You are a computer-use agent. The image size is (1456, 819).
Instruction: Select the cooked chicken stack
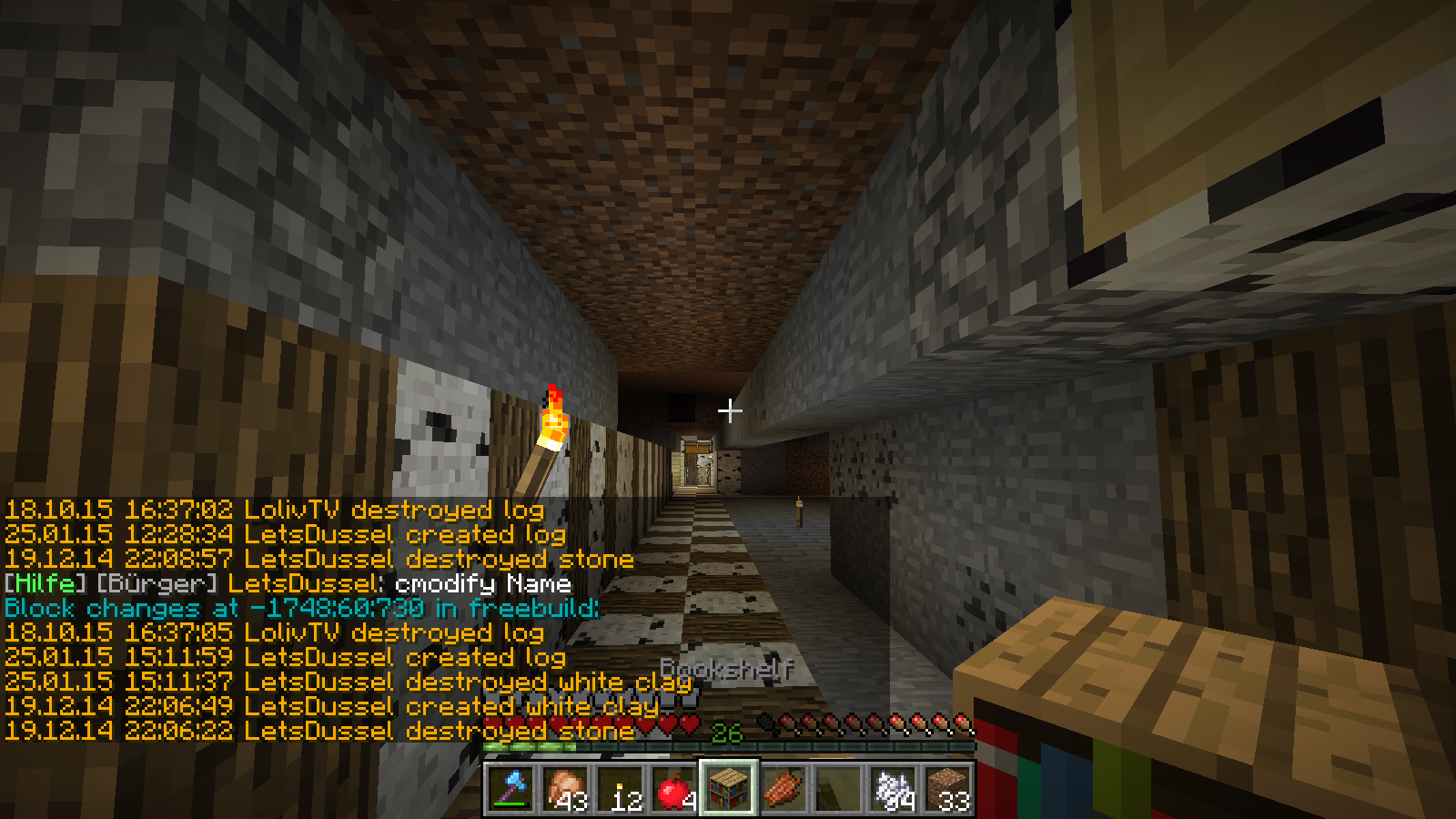pos(566,788)
